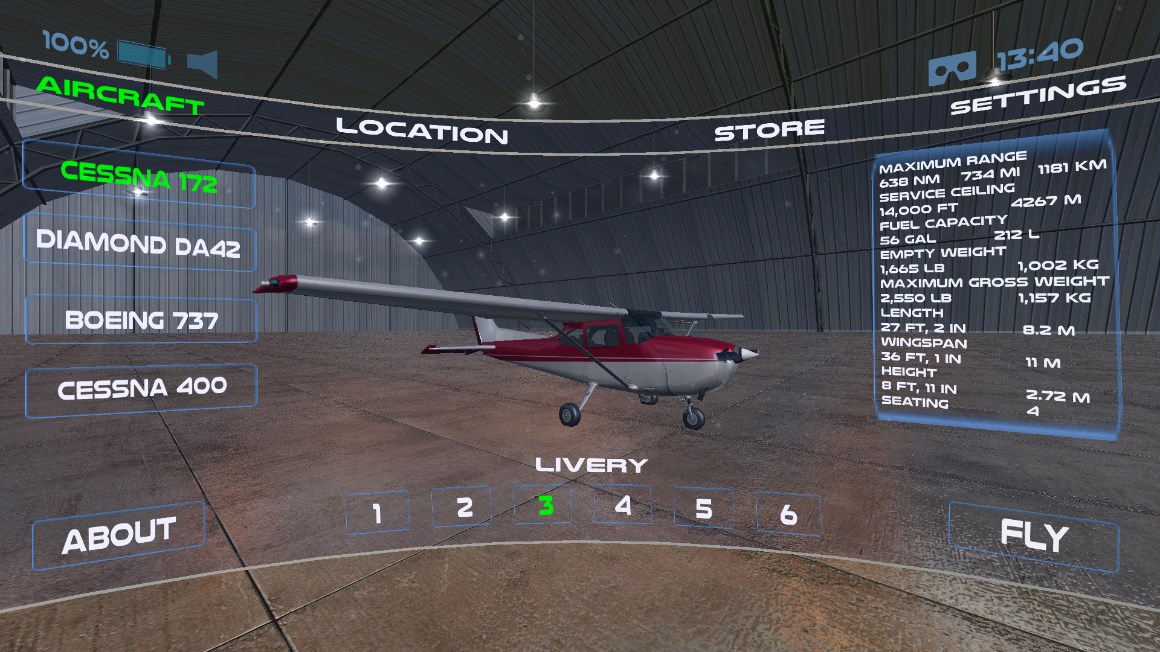
Task: Select the Cessna 400 aircraft
Action: pyautogui.click(x=142, y=388)
